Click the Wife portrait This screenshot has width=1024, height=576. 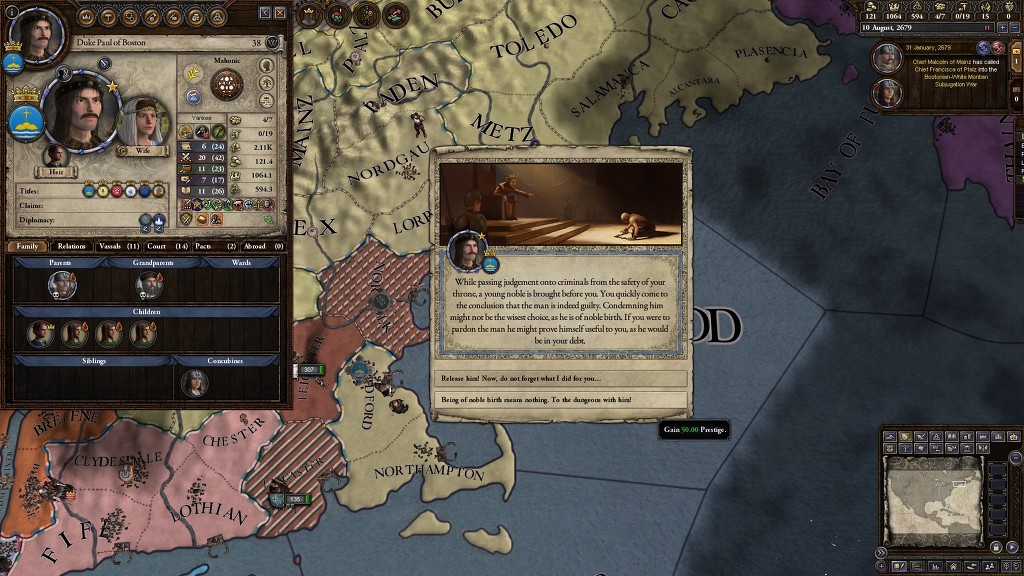pyautogui.click(x=141, y=123)
